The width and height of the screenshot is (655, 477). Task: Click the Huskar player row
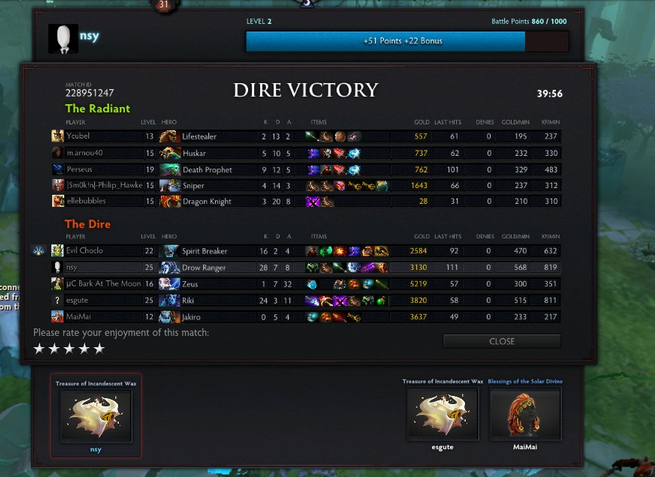(x=300, y=153)
